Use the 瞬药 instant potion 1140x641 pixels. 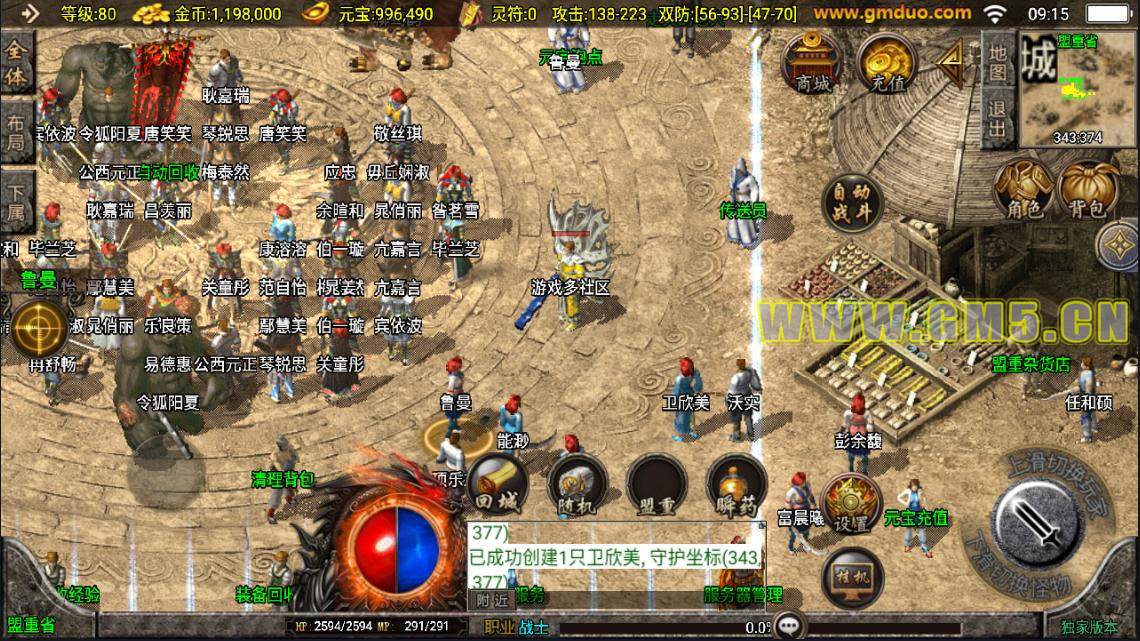click(736, 485)
